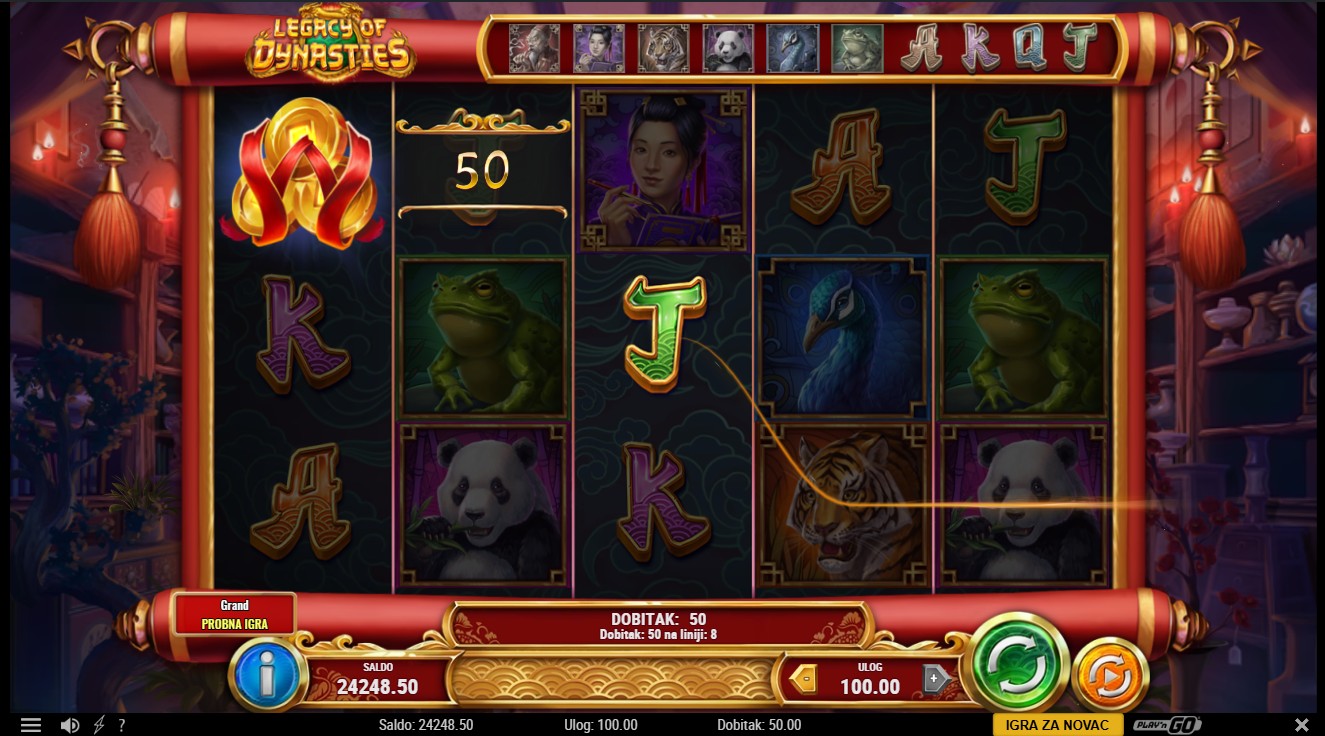The image size is (1325, 736).
Task: Increase the bet (Ulog) amount
Action: pos(934,679)
